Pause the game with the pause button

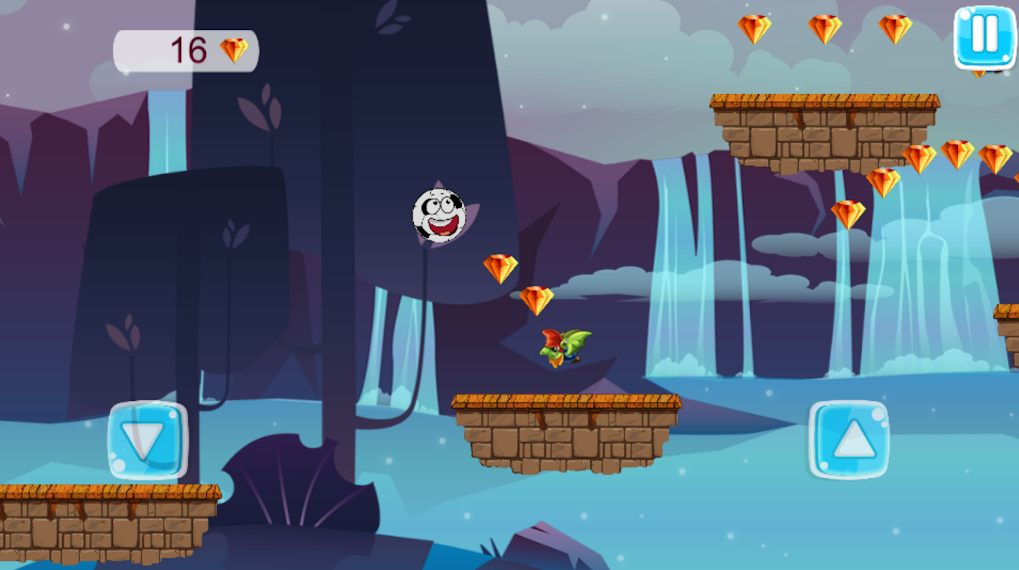click(984, 37)
